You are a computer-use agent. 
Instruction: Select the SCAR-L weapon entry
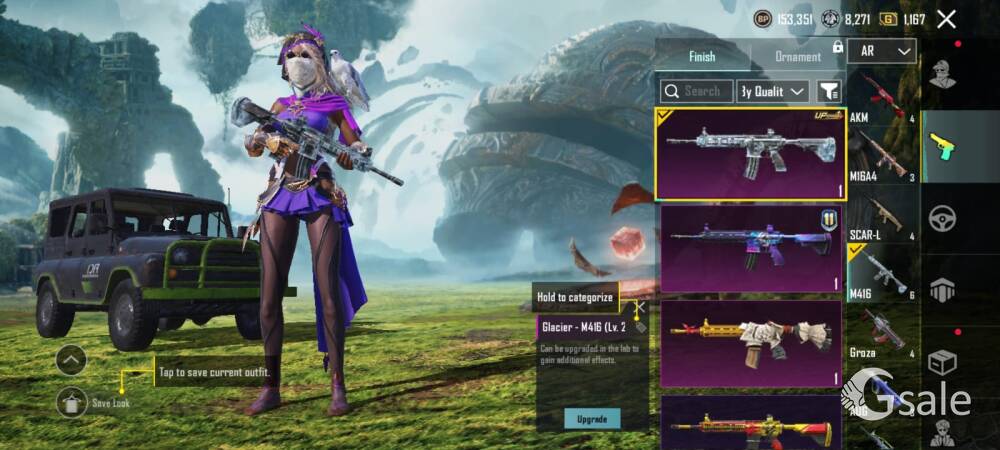[881, 215]
